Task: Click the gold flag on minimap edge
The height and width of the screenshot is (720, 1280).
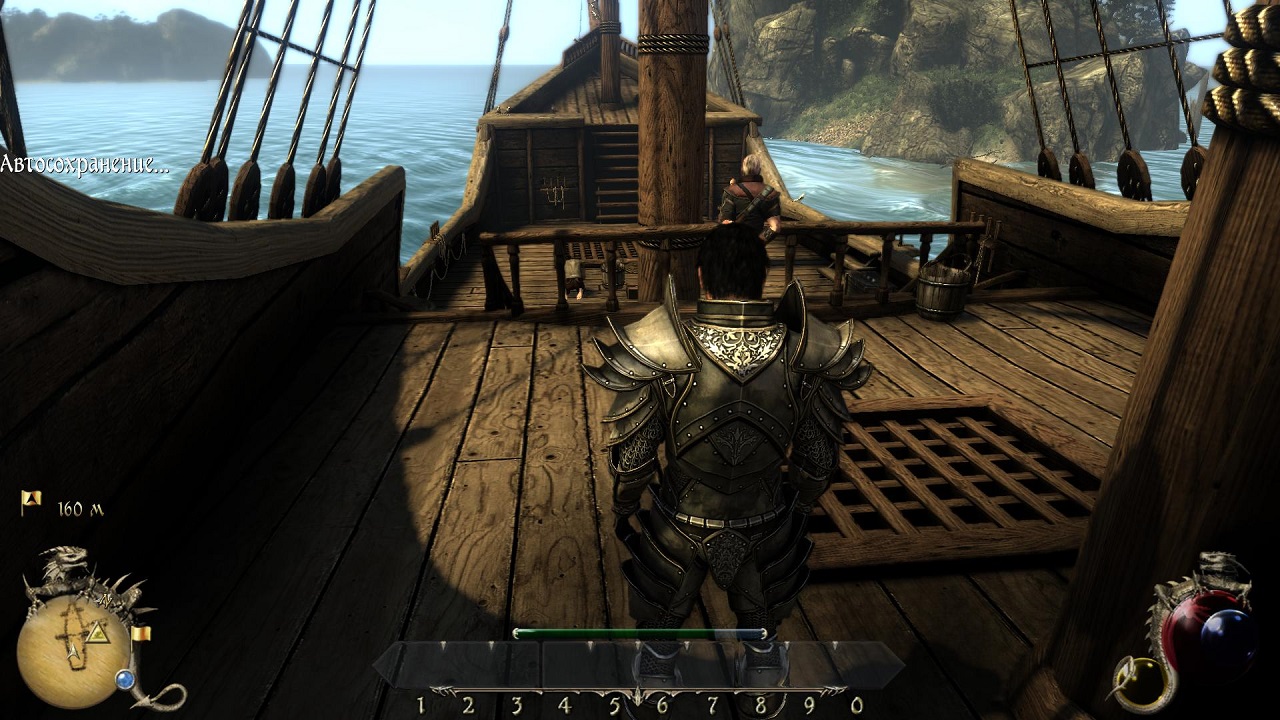Action: point(141,633)
